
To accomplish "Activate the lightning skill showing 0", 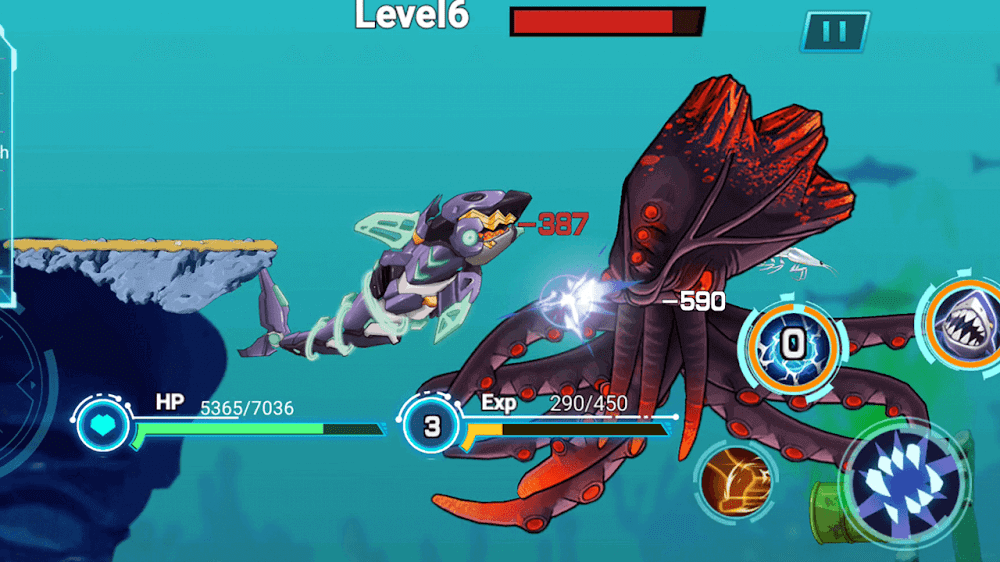I will coord(792,346).
